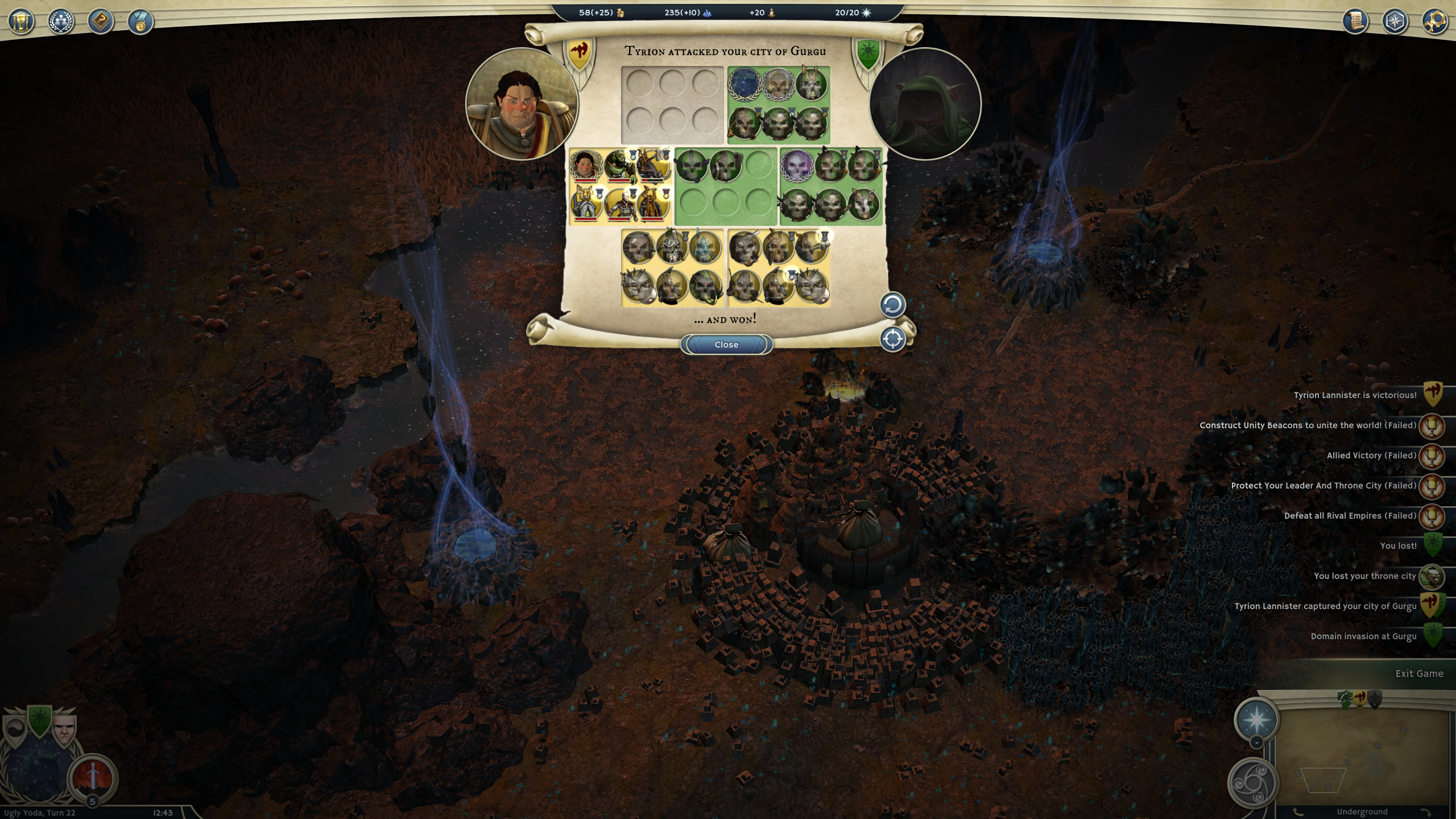The height and width of the screenshot is (819, 1456).
Task: Open the scroll log icon
Action: tap(1355, 22)
